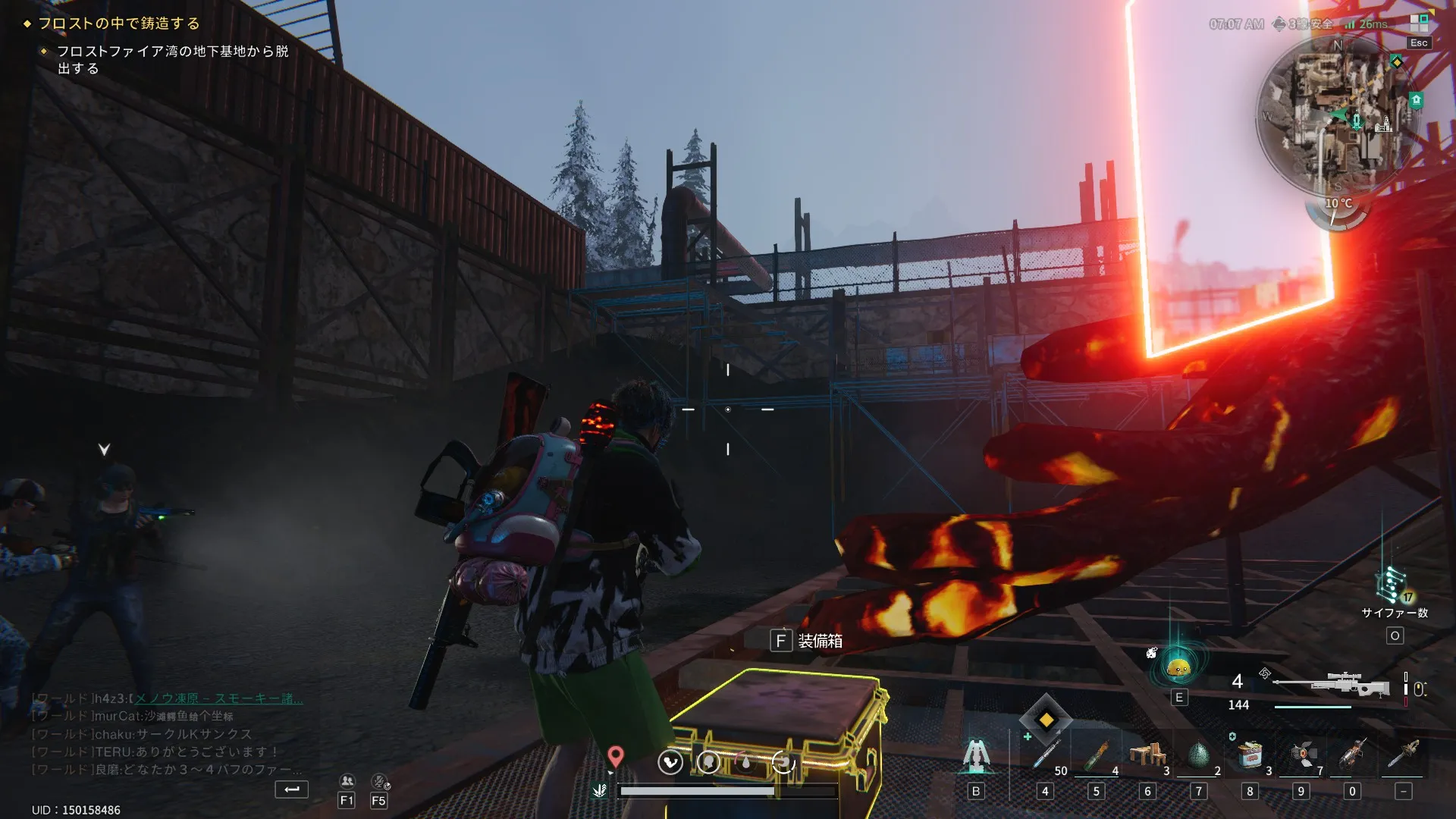Select the green scaled egg slot
Screen dimensions: 1456x819
1198,755
